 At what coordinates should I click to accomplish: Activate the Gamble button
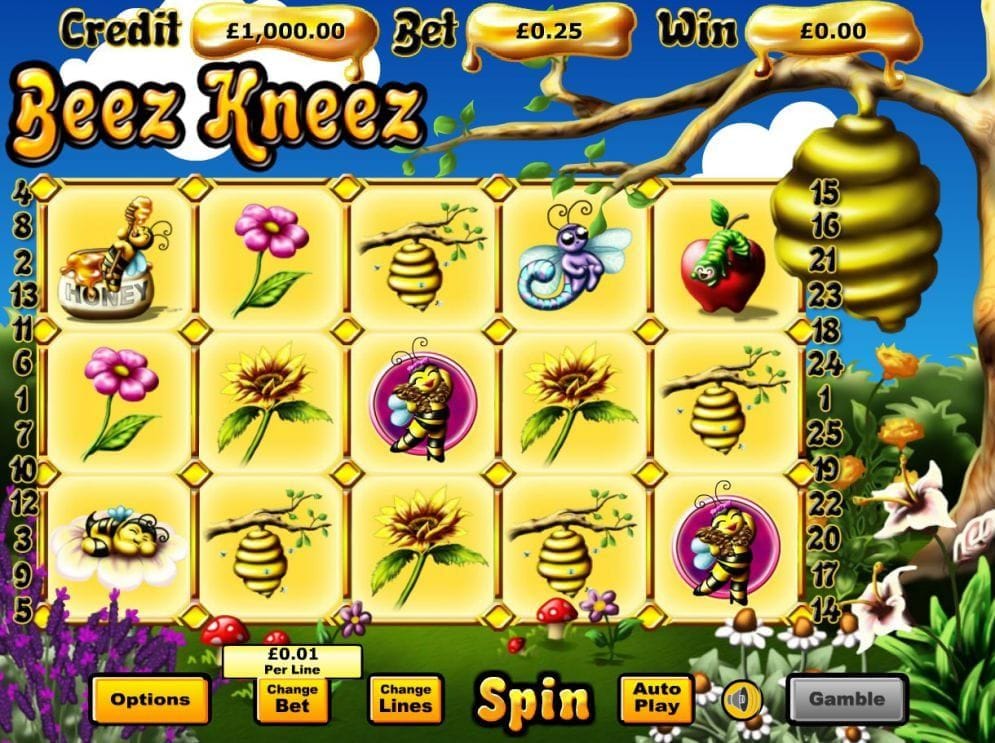click(846, 699)
